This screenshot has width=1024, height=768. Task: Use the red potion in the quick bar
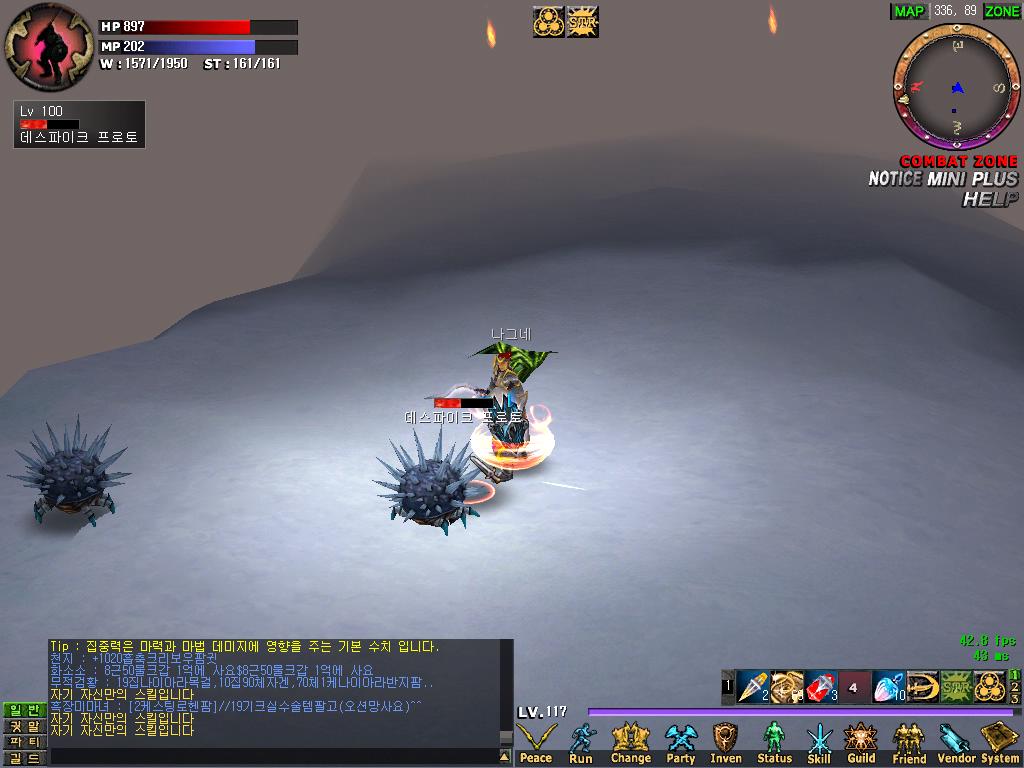point(820,687)
